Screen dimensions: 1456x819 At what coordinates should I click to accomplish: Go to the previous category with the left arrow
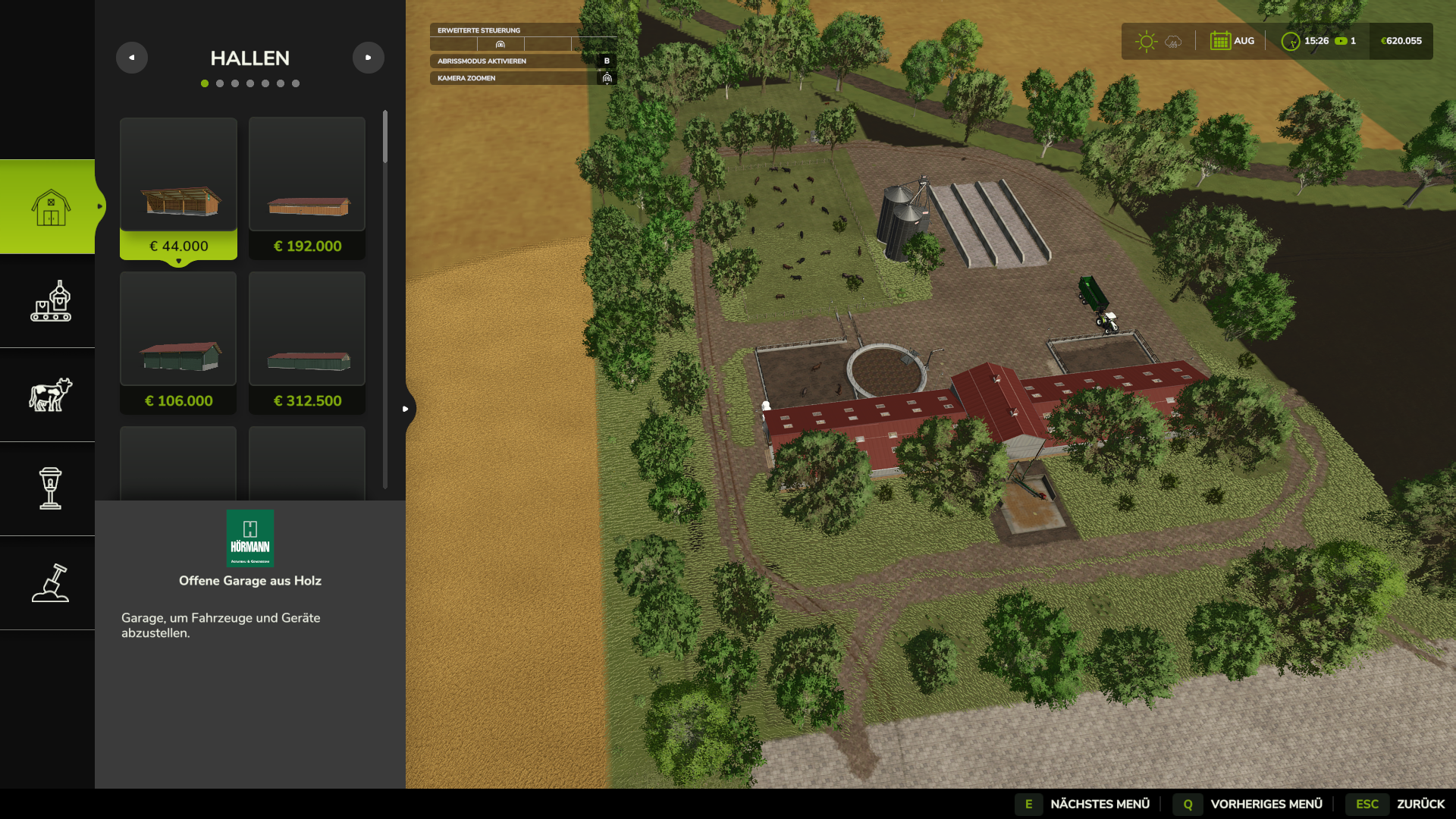pyautogui.click(x=132, y=58)
